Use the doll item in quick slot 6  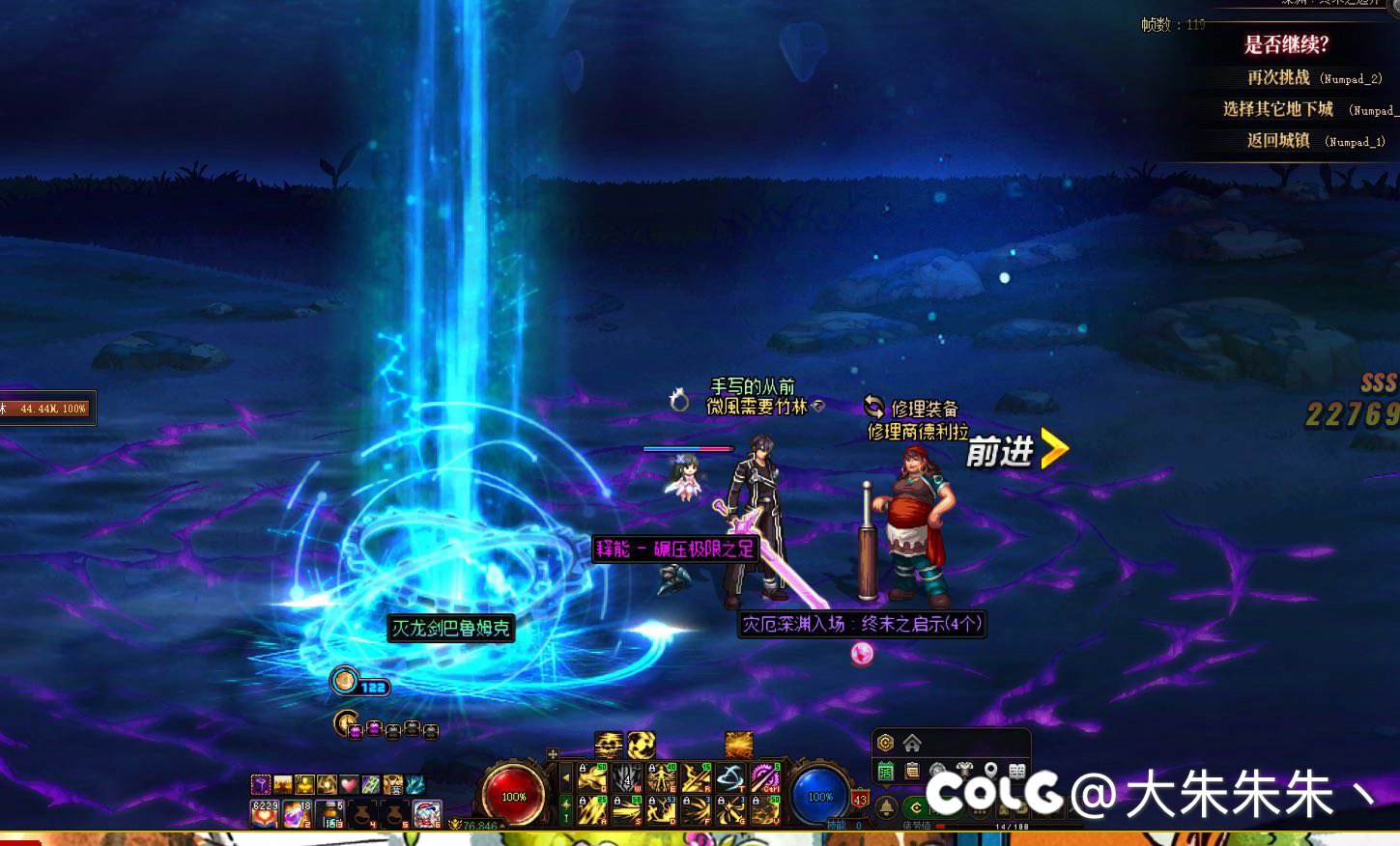(428, 813)
